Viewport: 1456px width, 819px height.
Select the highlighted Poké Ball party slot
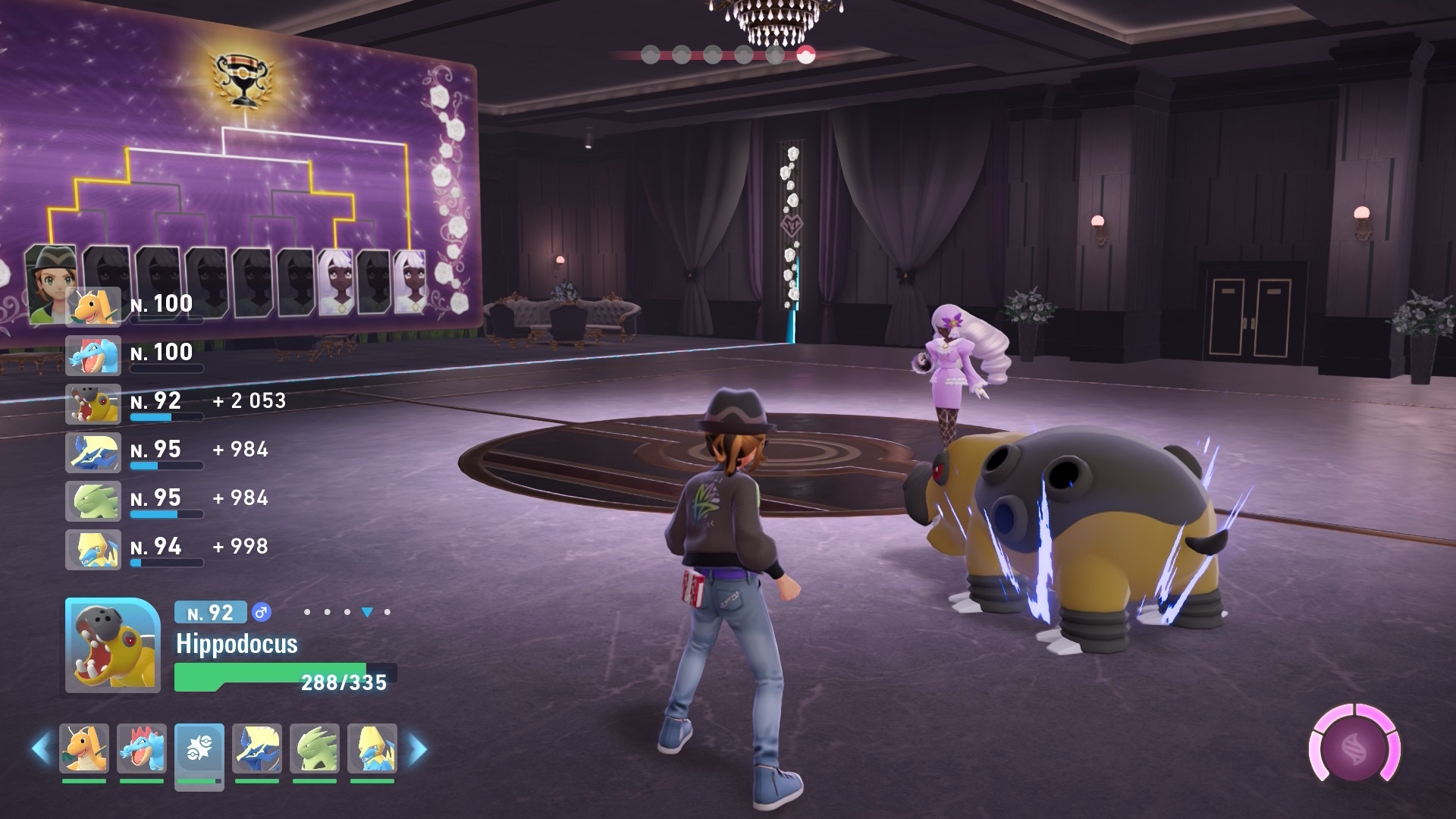[x=199, y=748]
